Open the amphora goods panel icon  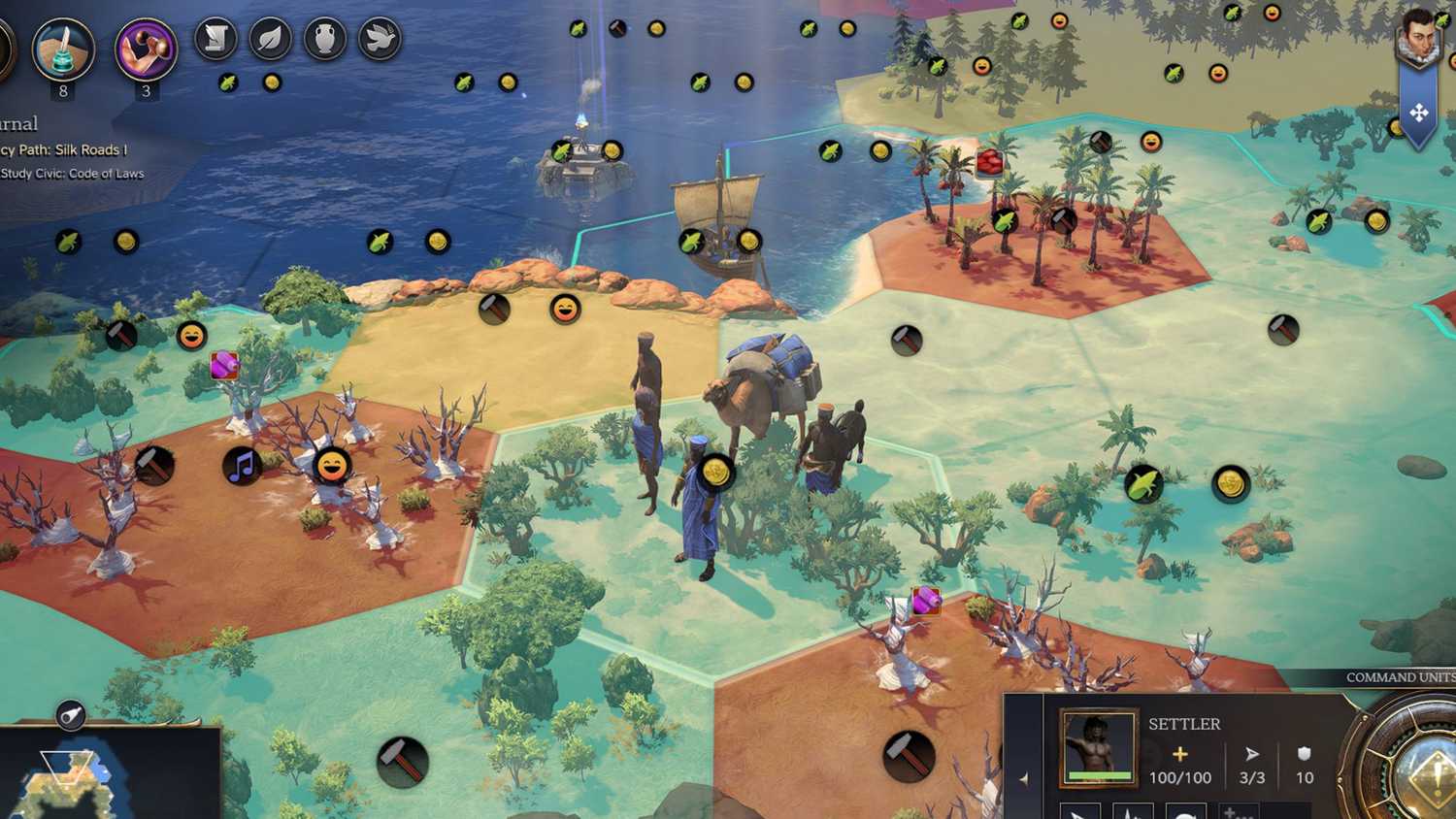[324, 39]
